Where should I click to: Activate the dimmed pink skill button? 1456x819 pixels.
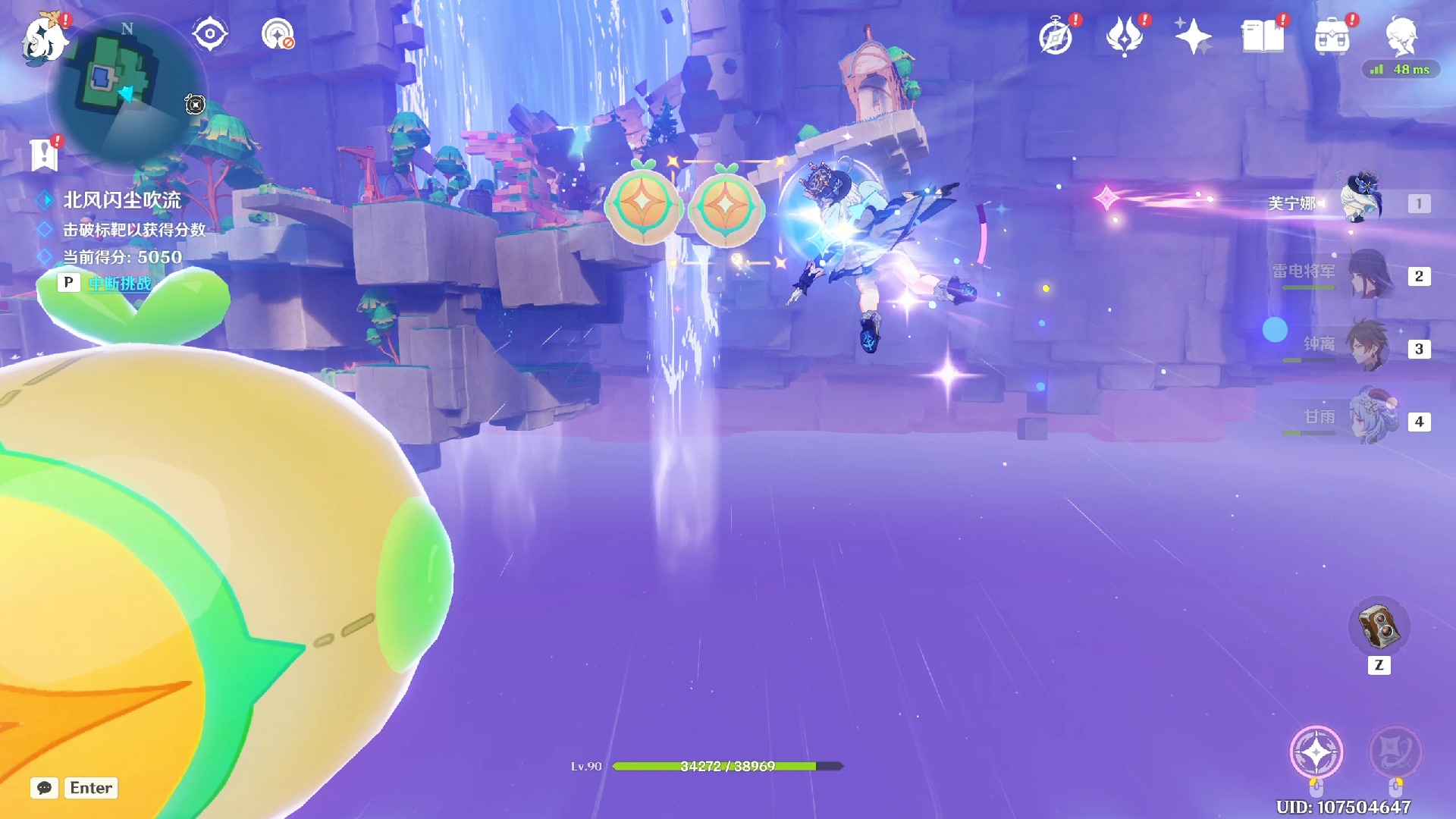coord(1395,752)
